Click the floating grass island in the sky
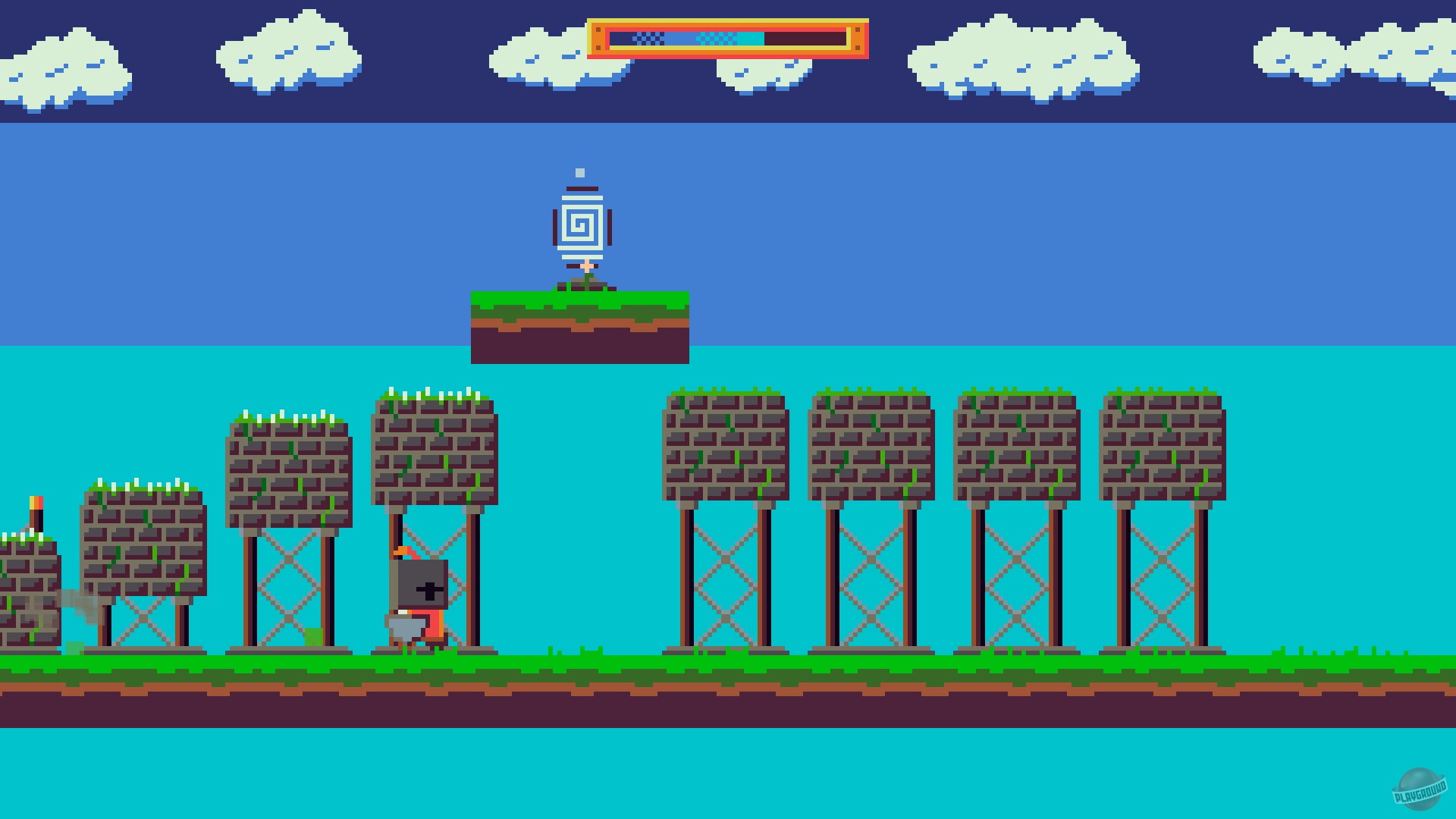The width and height of the screenshot is (1456, 819). point(580,322)
